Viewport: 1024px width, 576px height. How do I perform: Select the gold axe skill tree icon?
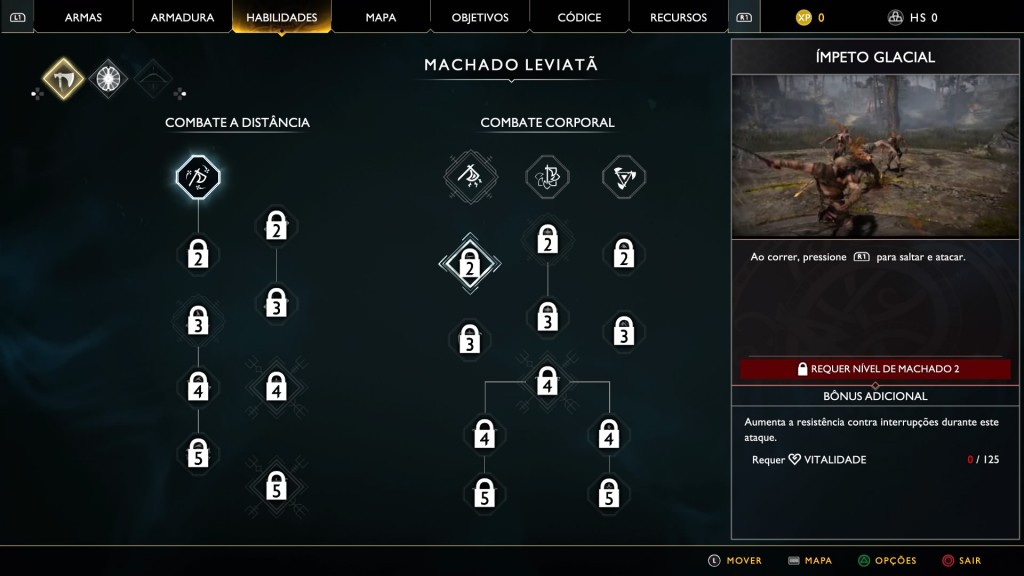pyautogui.click(x=63, y=79)
